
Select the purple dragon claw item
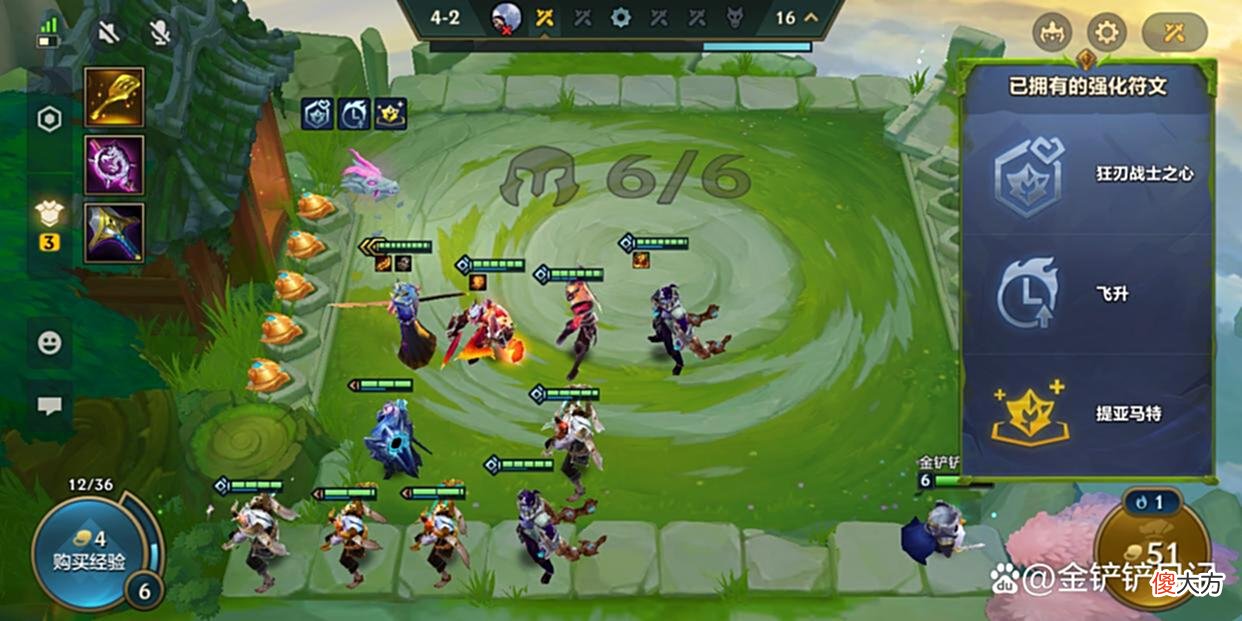(114, 165)
